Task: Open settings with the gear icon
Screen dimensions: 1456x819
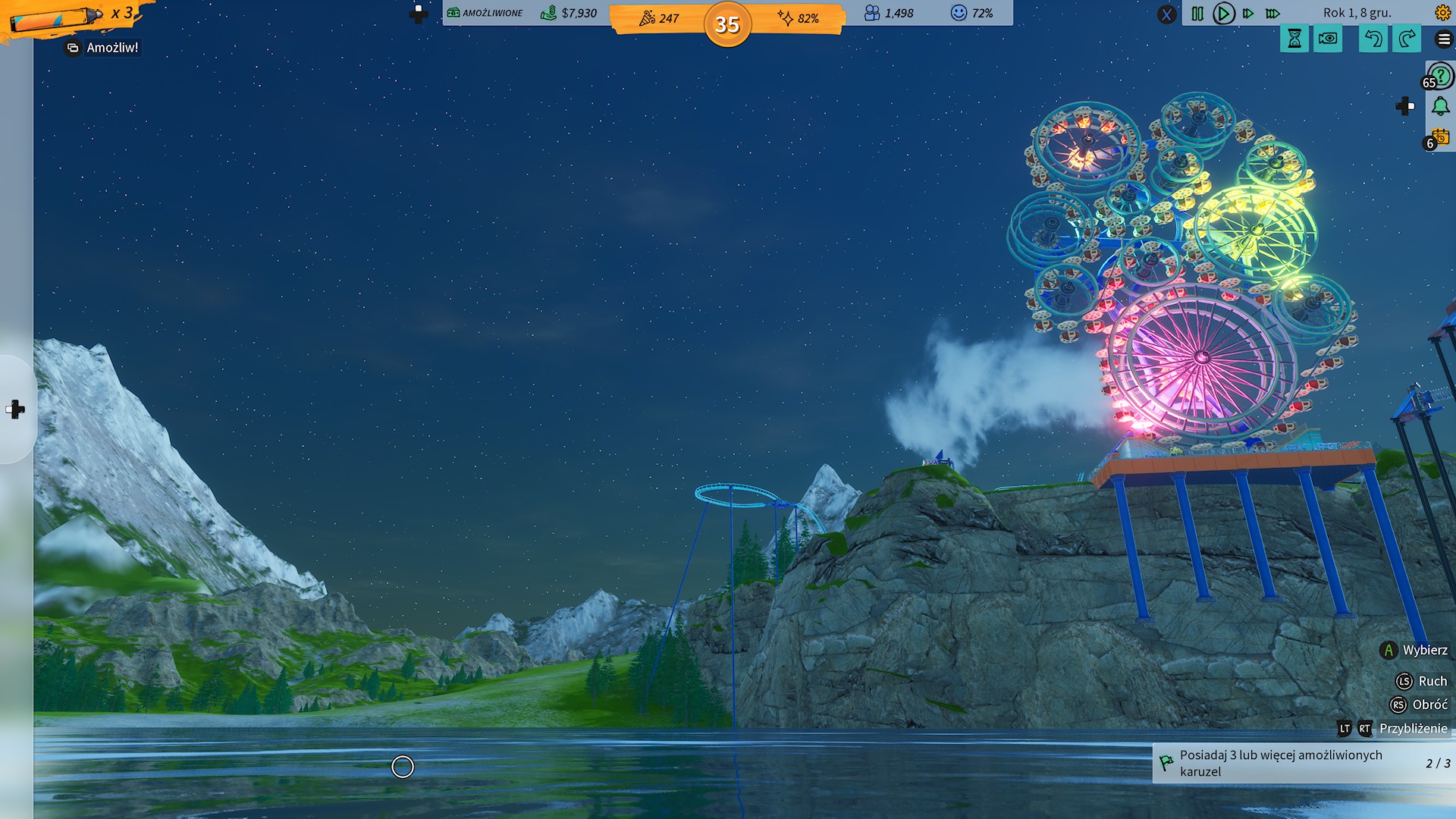Action: pyautogui.click(x=1442, y=13)
